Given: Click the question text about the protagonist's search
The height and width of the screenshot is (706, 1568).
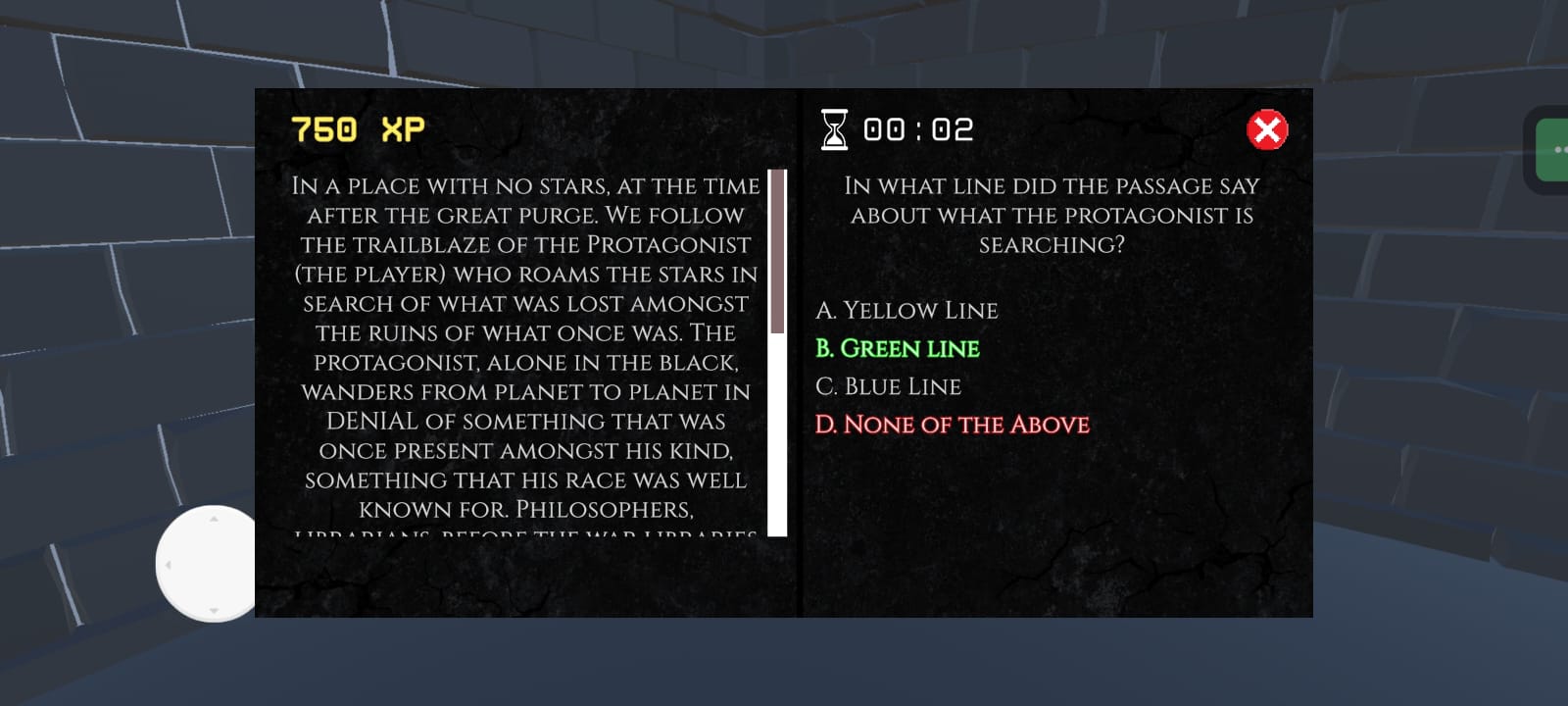Looking at the screenshot, I should click(x=1050, y=216).
